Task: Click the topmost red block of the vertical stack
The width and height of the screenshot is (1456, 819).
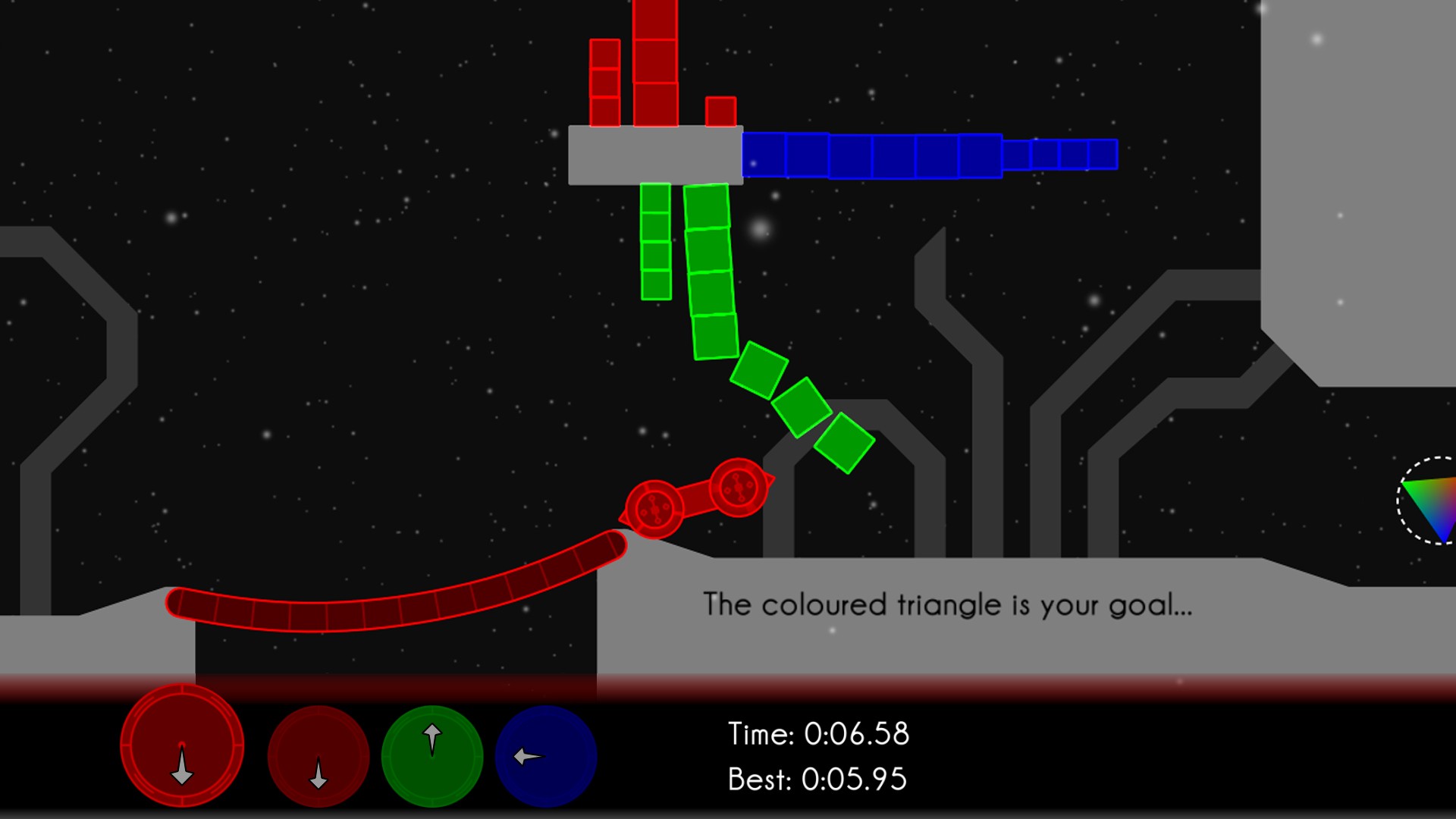Action: (x=654, y=19)
